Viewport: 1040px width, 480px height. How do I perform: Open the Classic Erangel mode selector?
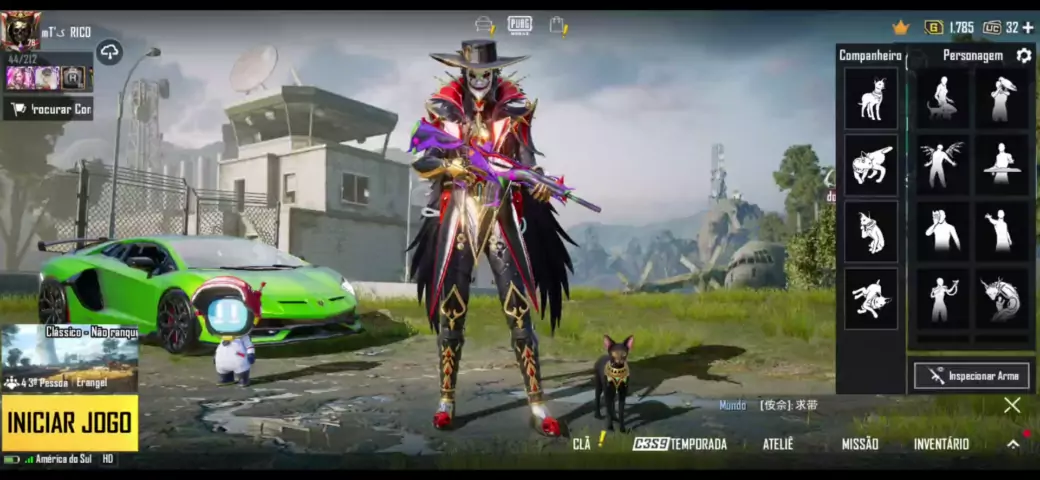click(69, 359)
